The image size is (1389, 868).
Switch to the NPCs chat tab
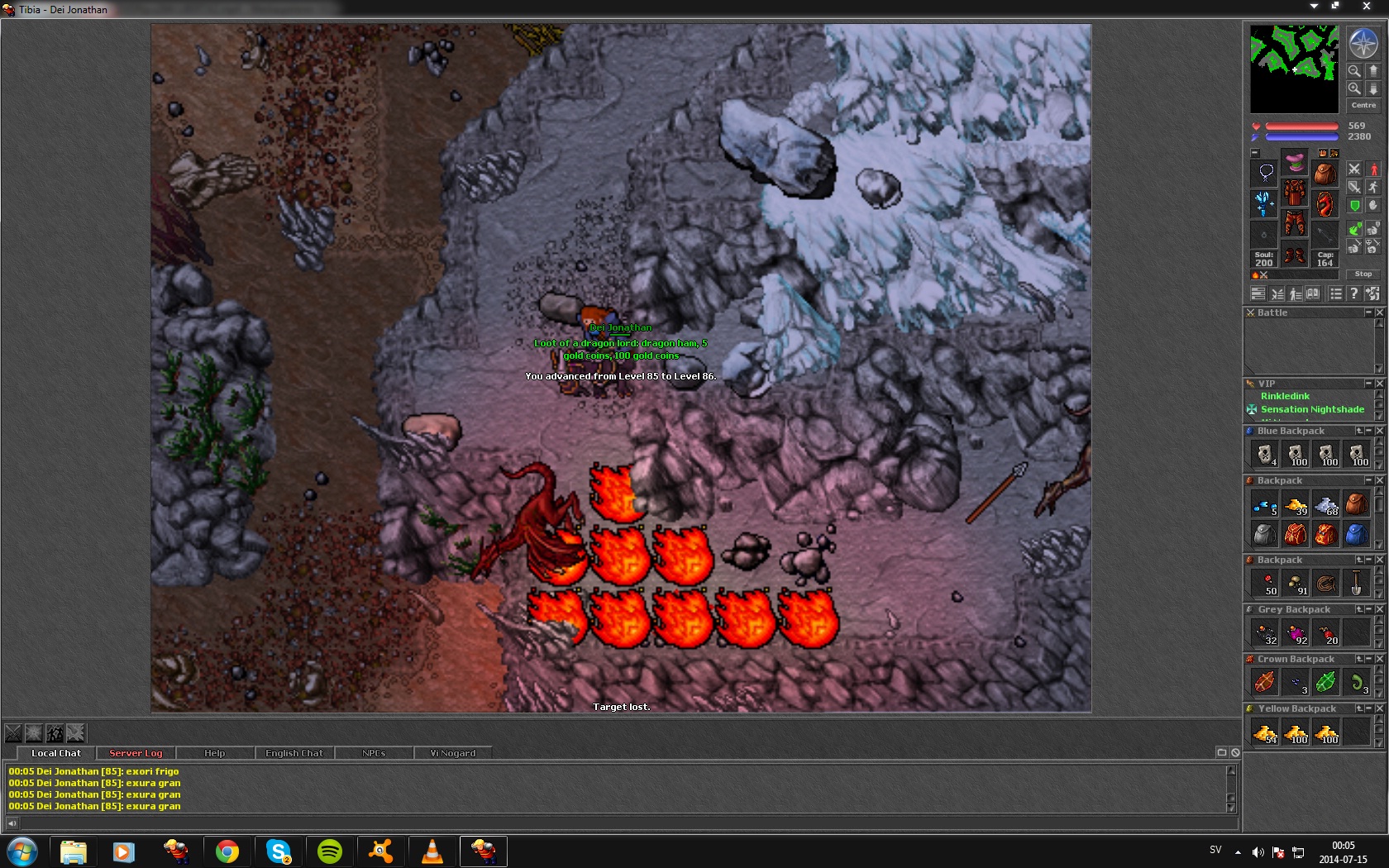[x=374, y=753]
